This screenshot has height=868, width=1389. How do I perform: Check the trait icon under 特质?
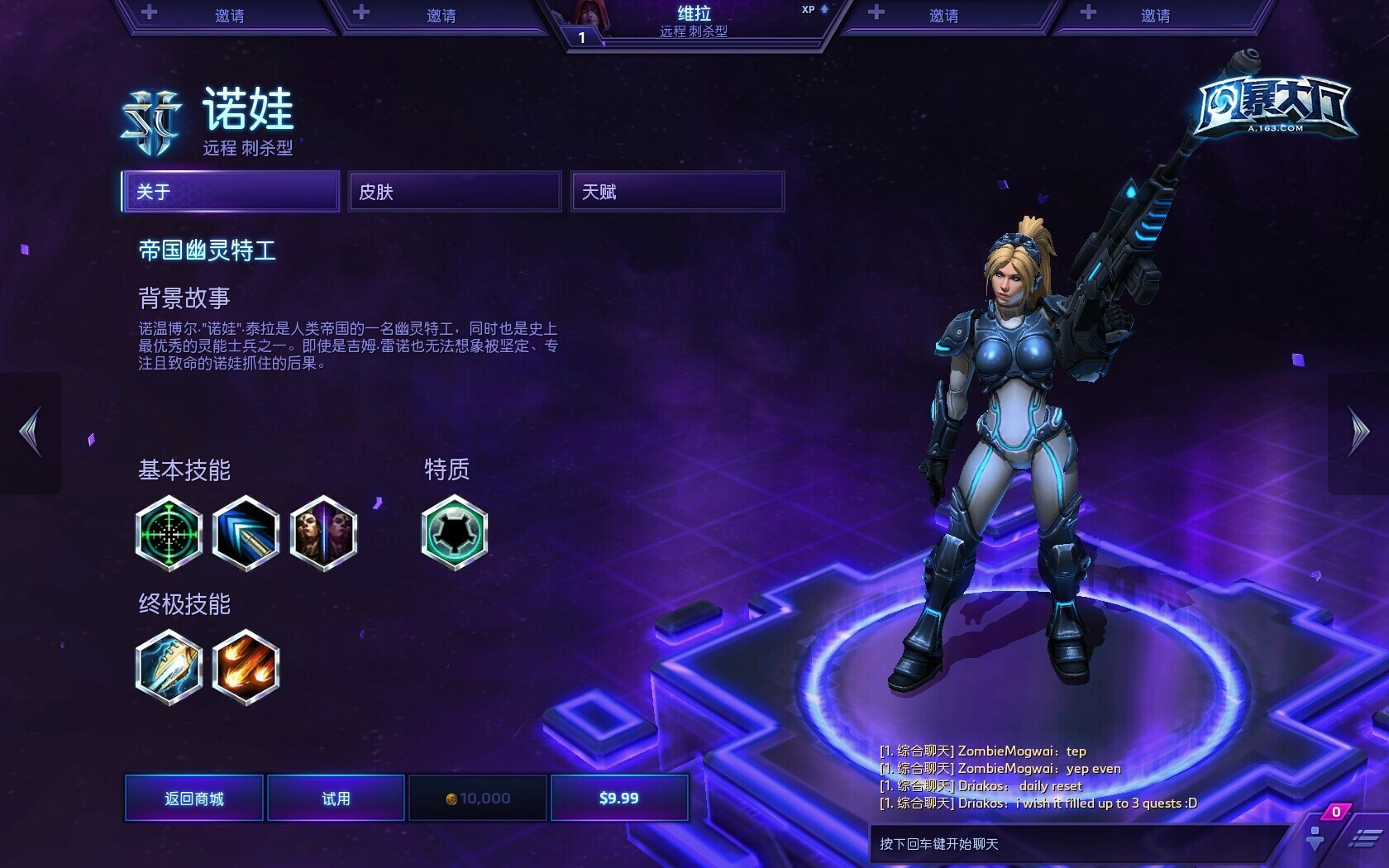[454, 533]
